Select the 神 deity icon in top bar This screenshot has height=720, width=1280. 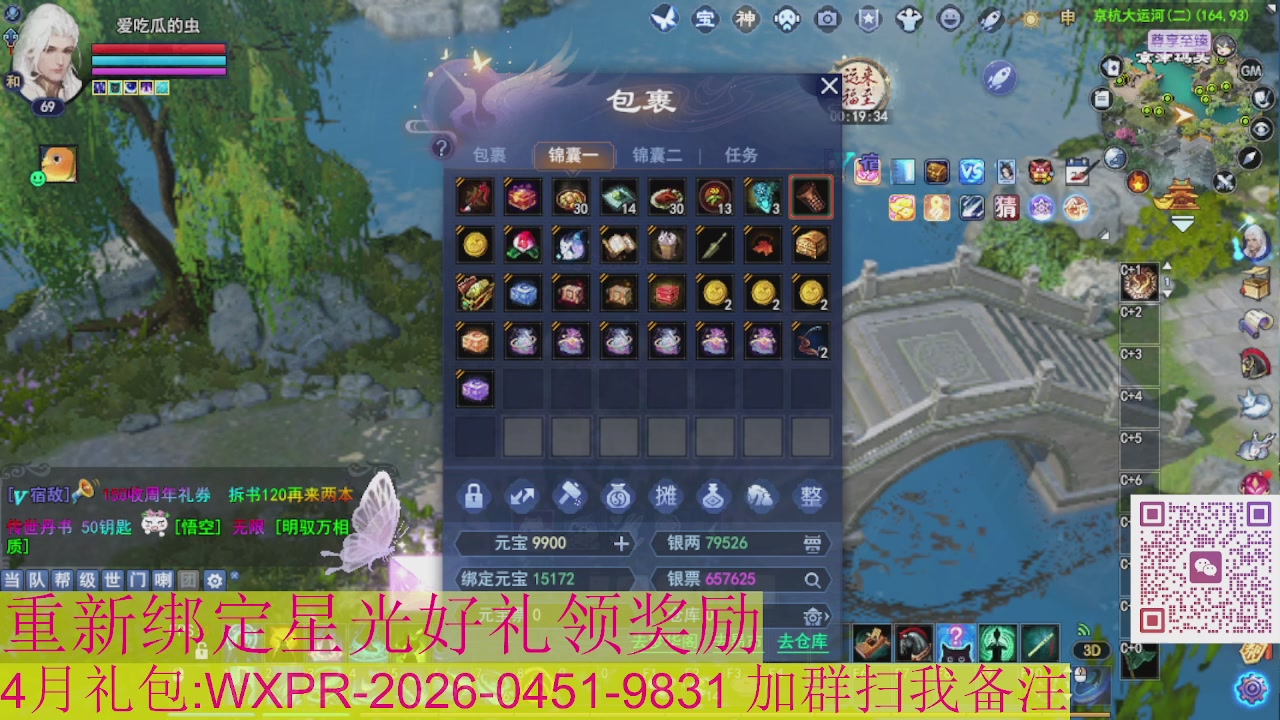click(747, 17)
